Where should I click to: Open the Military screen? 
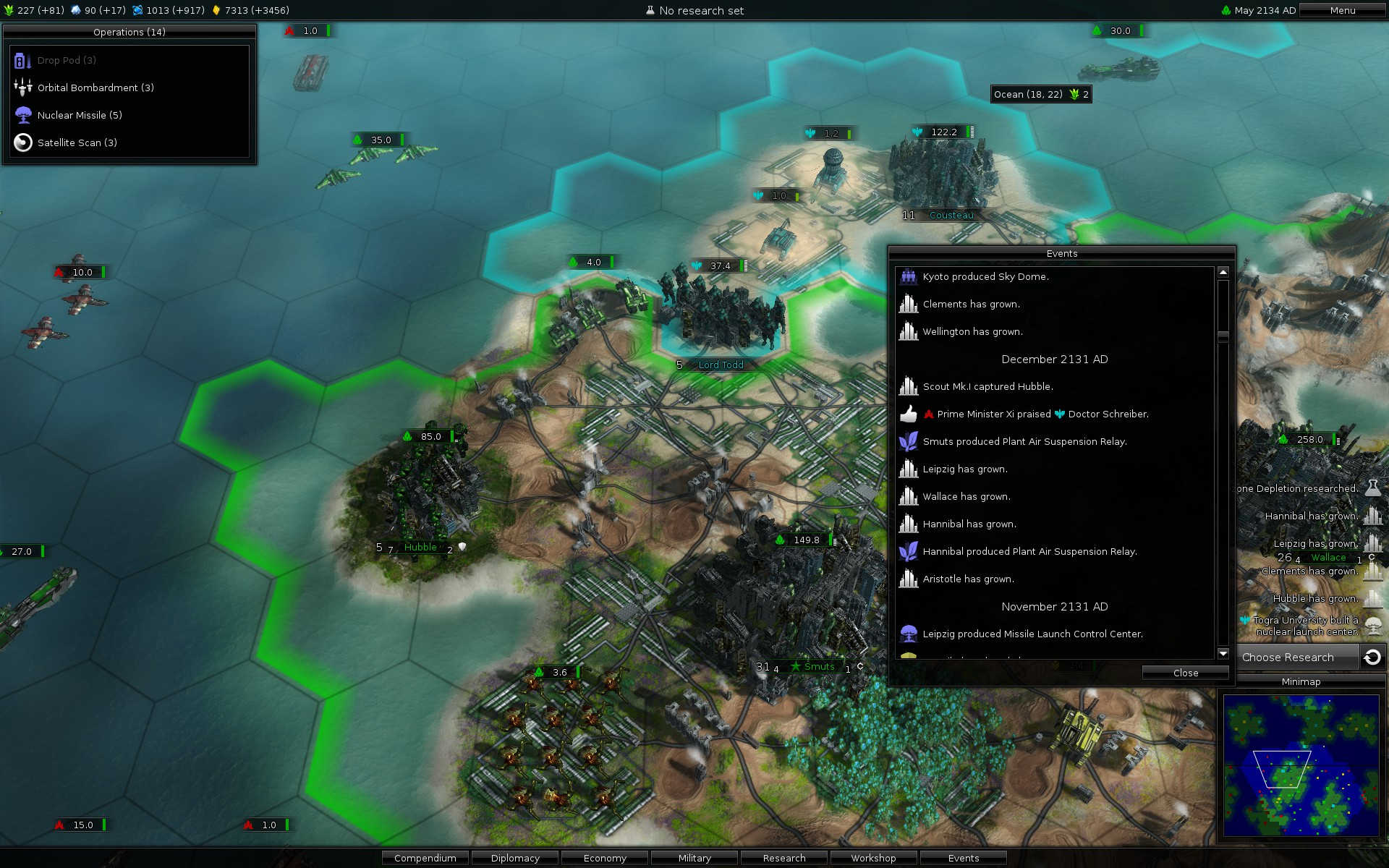pos(694,858)
